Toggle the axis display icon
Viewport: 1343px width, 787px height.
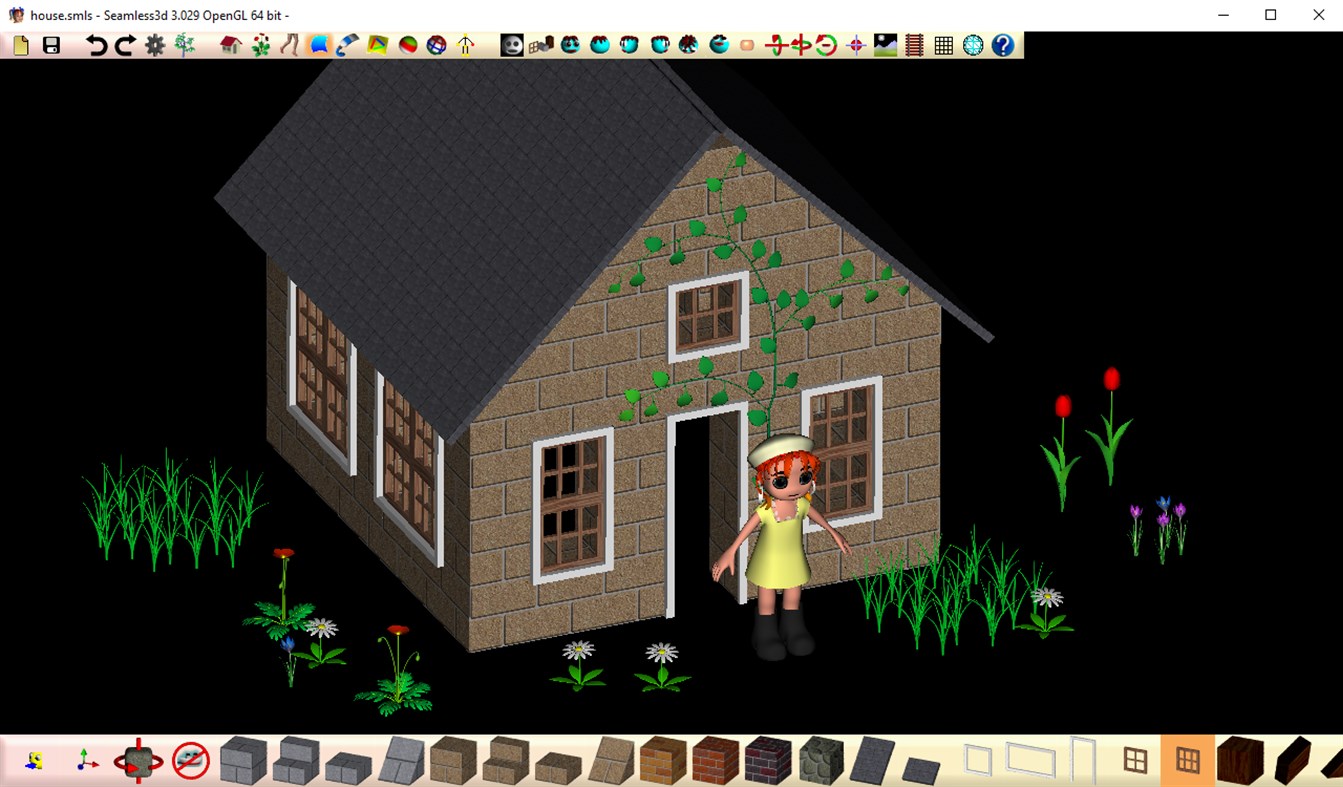pos(84,765)
